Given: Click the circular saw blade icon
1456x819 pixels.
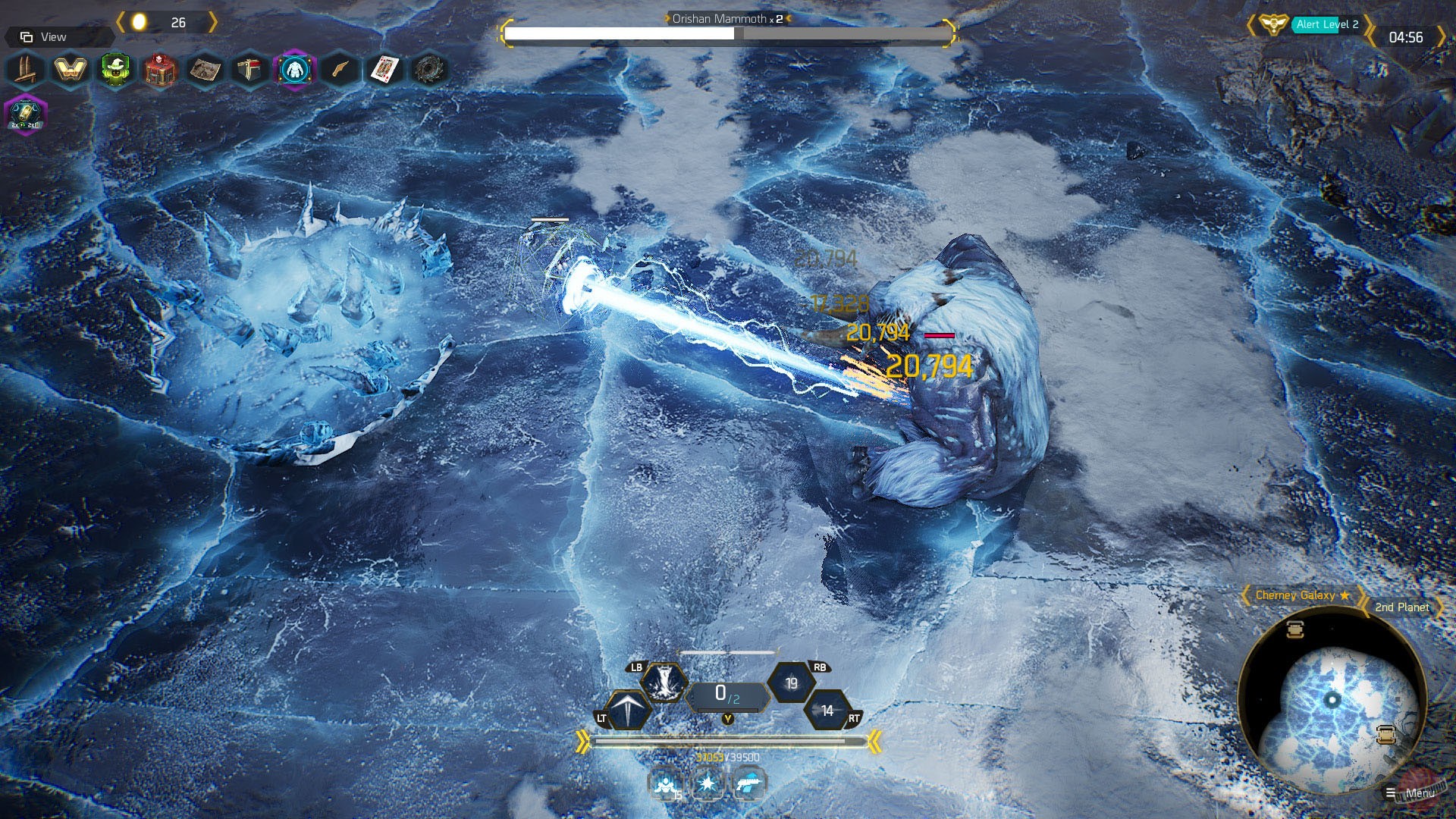Looking at the screenshot, I should (x=429, y=71).
